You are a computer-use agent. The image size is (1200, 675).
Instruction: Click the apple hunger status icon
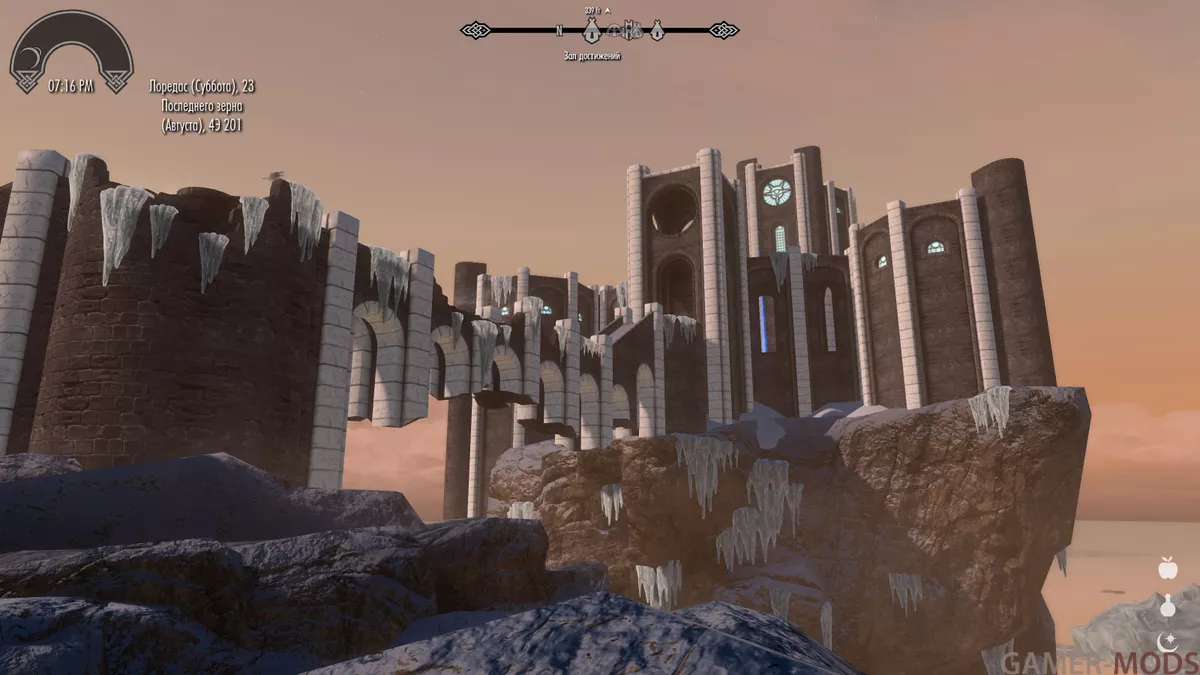click(x=1167, y=569)
